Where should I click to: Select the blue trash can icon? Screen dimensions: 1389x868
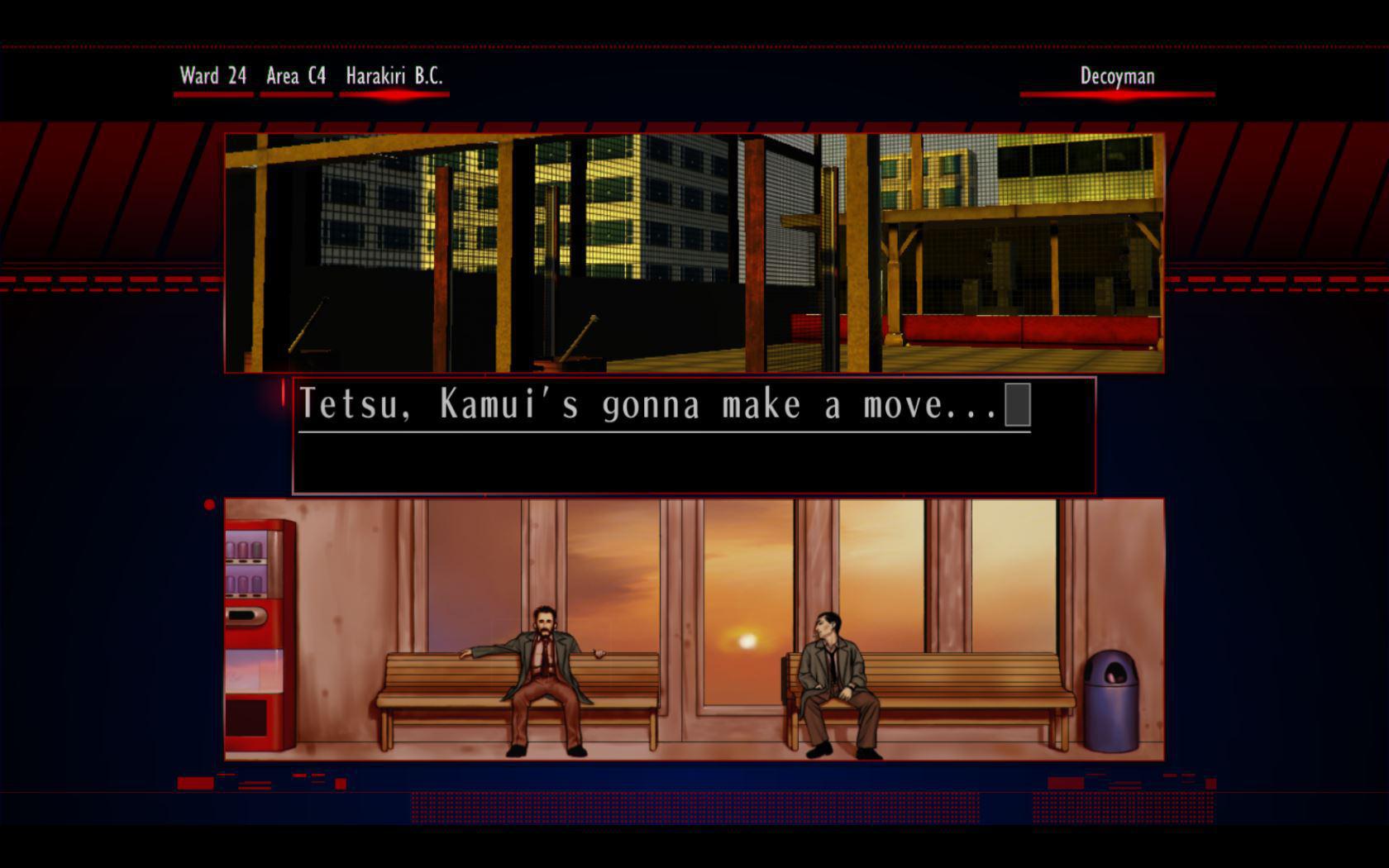click(1112, 703)
